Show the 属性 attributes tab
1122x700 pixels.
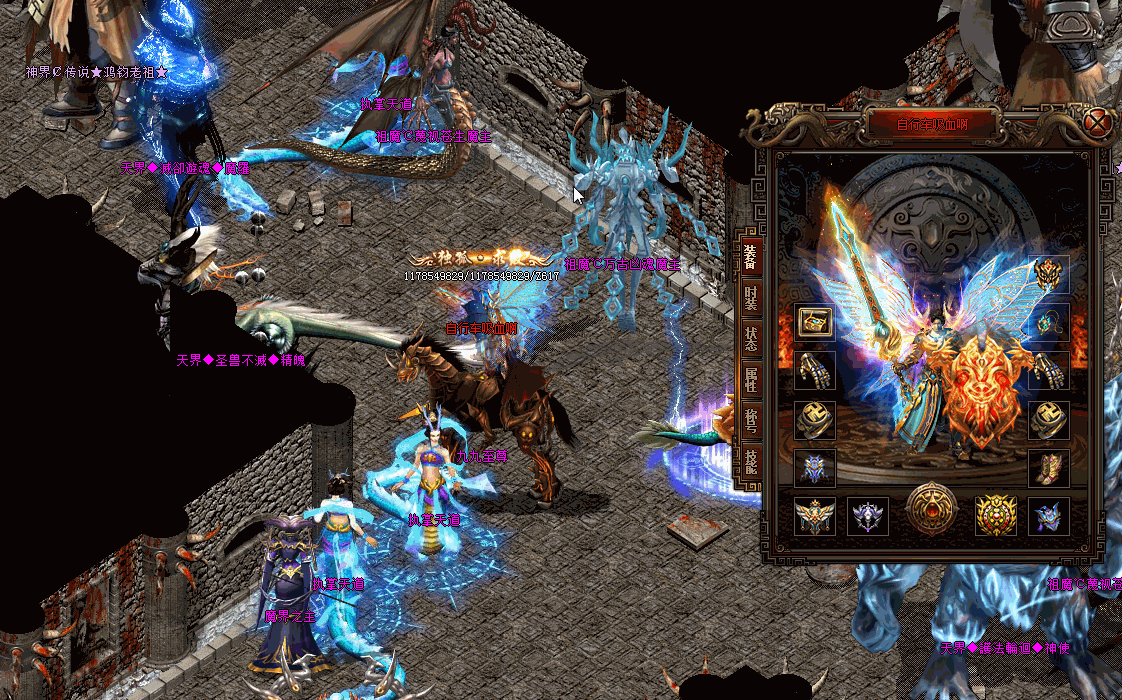tap(750, 379)
